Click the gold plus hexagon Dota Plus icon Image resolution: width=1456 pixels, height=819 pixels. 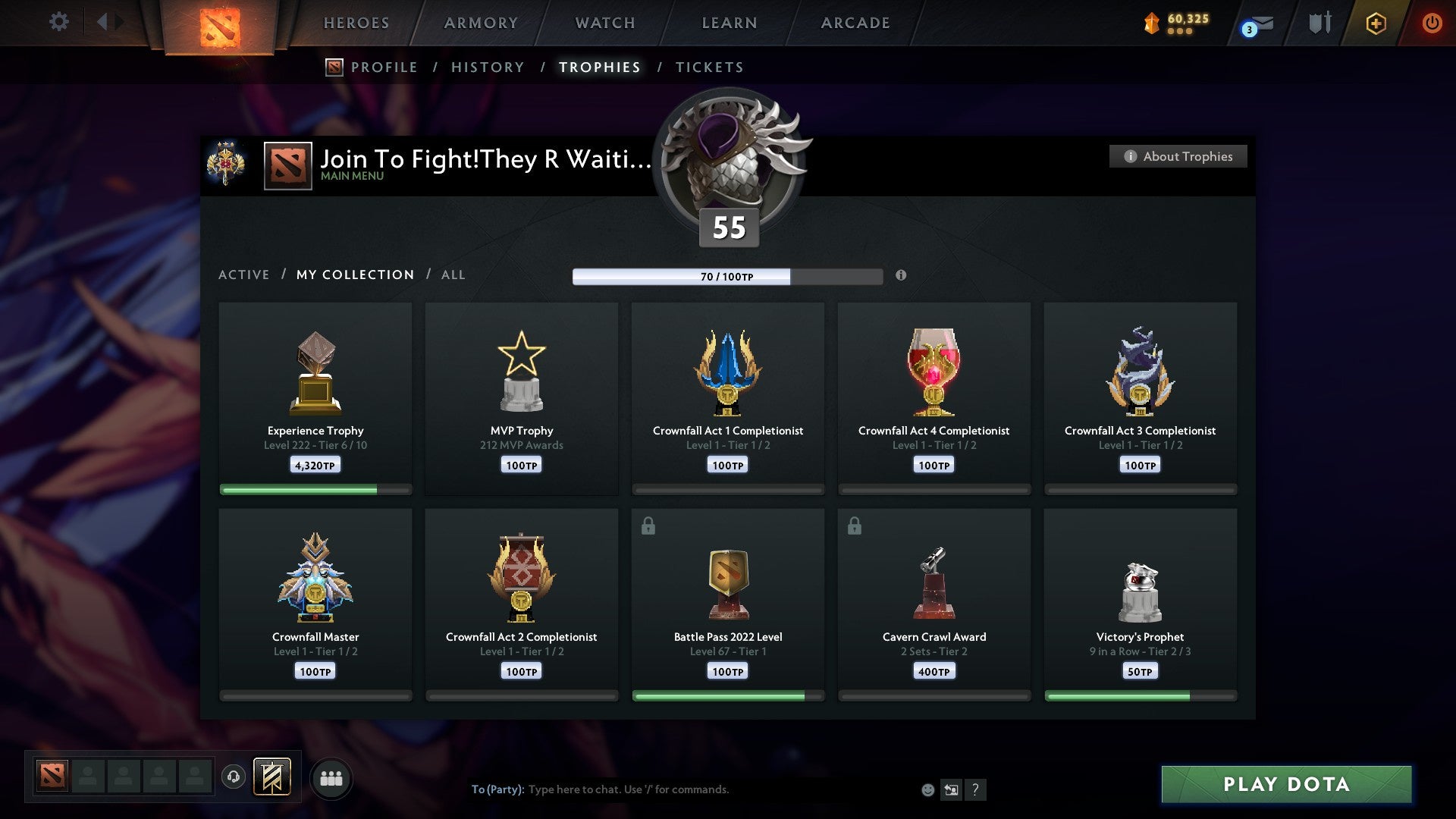tap(1376, 23)
